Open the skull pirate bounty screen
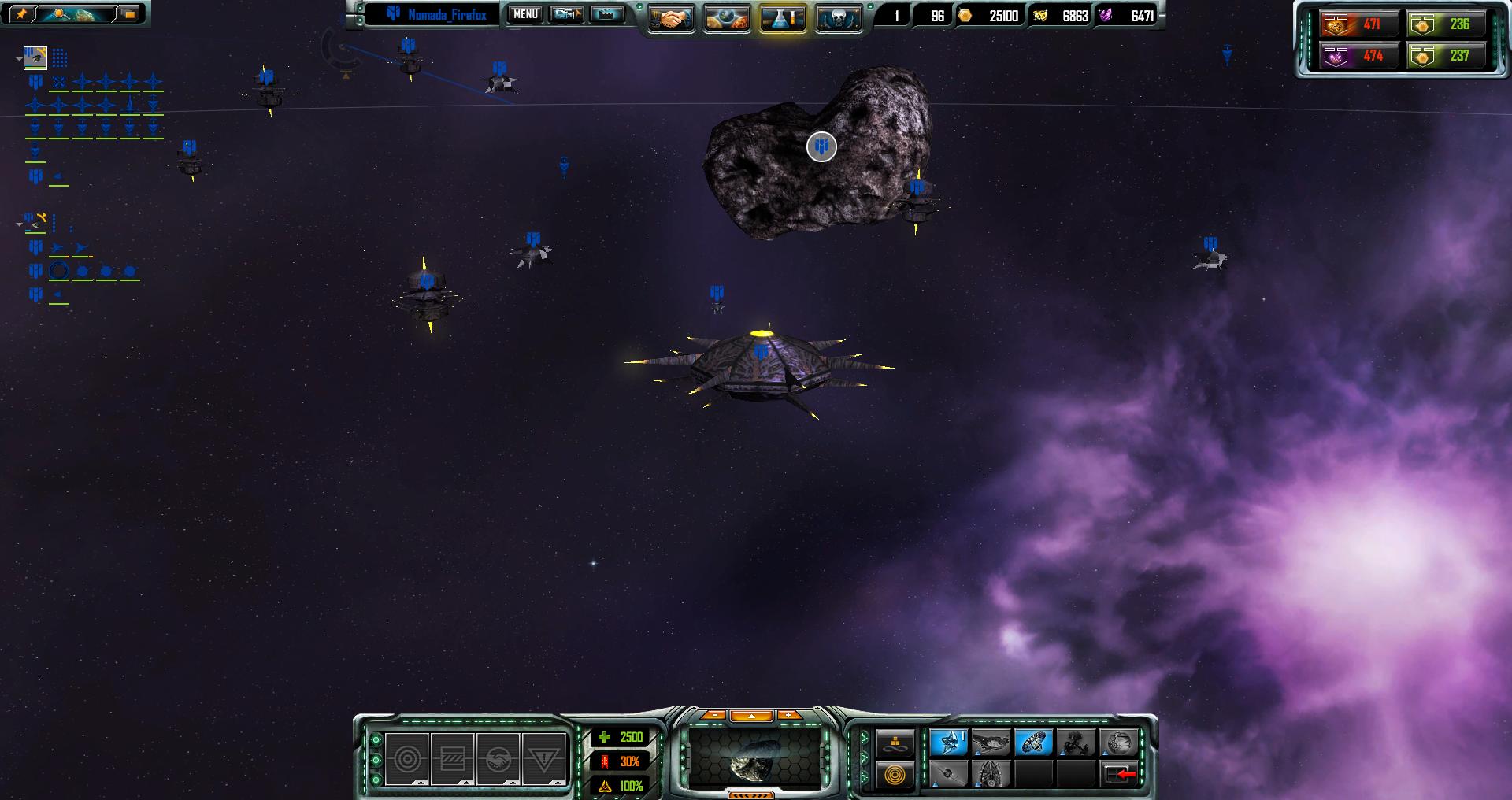This screenshot has width=1512, height=800. click(x=838, y=18)
